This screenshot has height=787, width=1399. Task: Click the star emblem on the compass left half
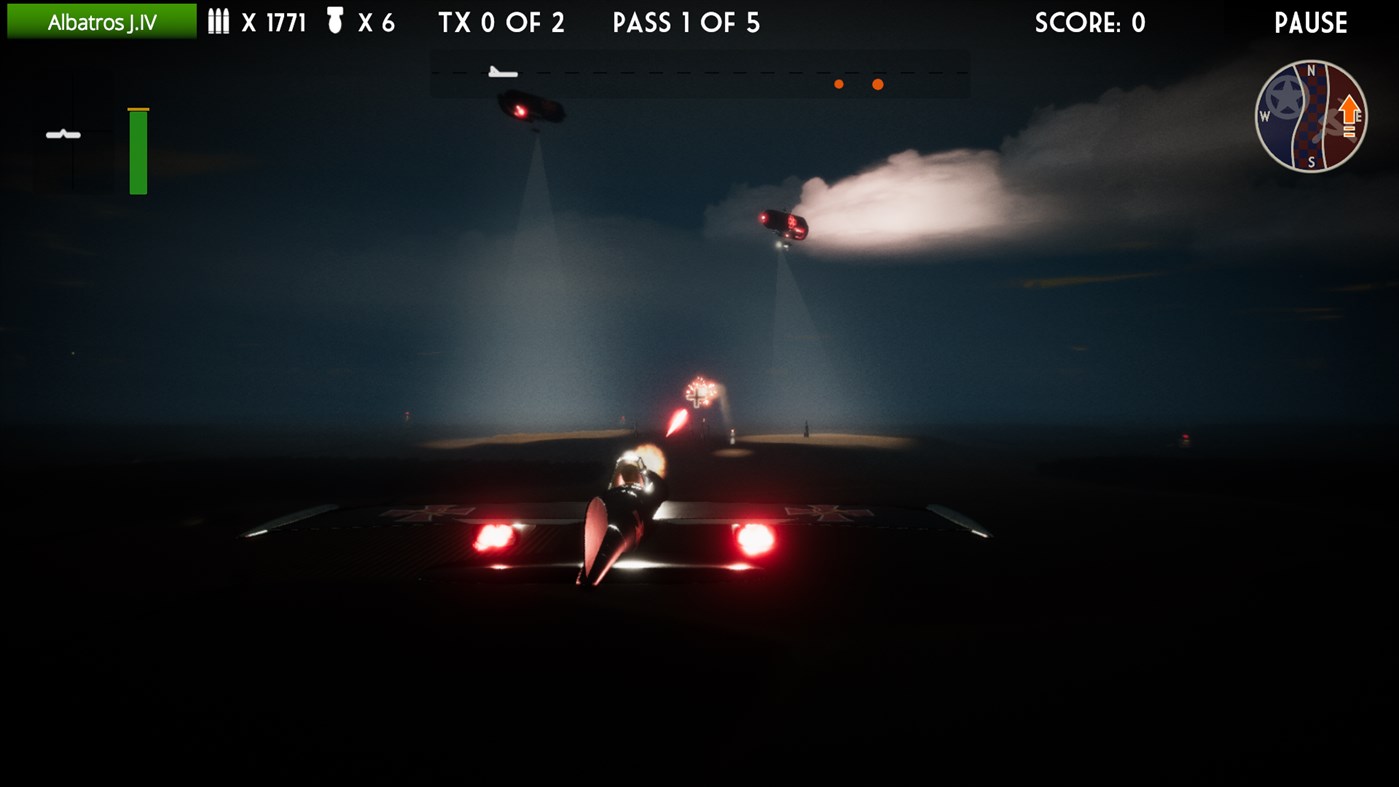[x=1283, y=99]
